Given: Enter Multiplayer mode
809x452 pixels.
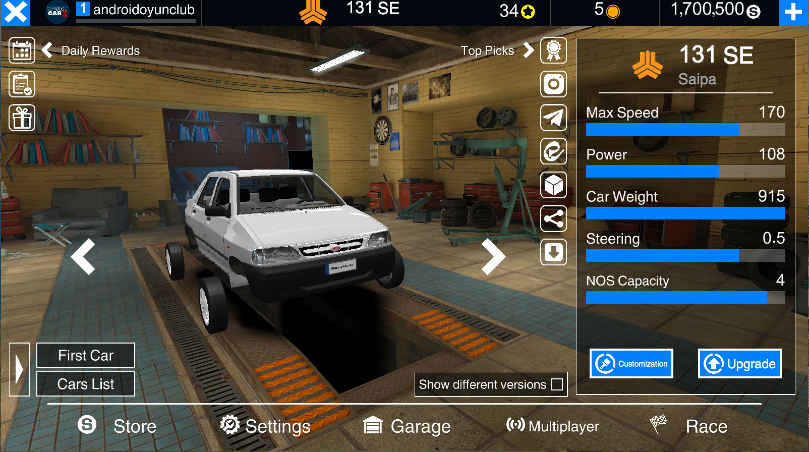Looking at the screenshot, I should click(552, 426).
